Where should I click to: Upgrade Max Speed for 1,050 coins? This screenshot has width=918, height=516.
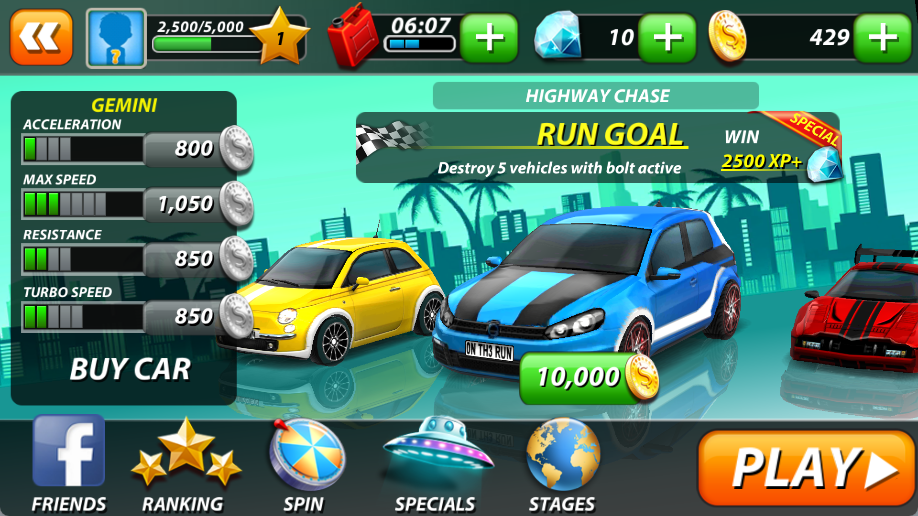(196, 204)
